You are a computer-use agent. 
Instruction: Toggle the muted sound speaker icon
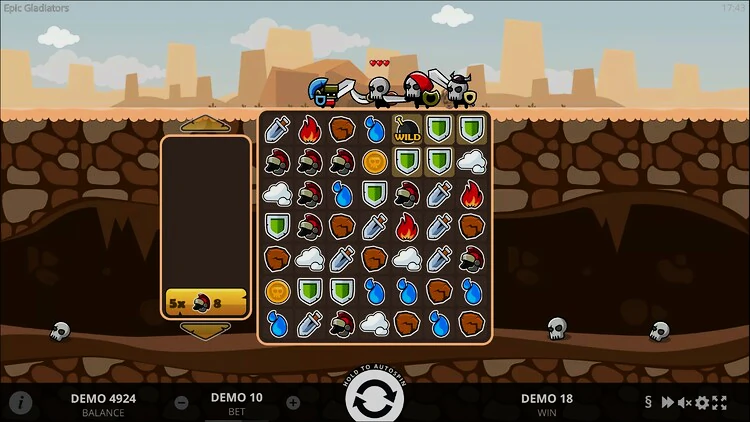(x=685, y=403)
